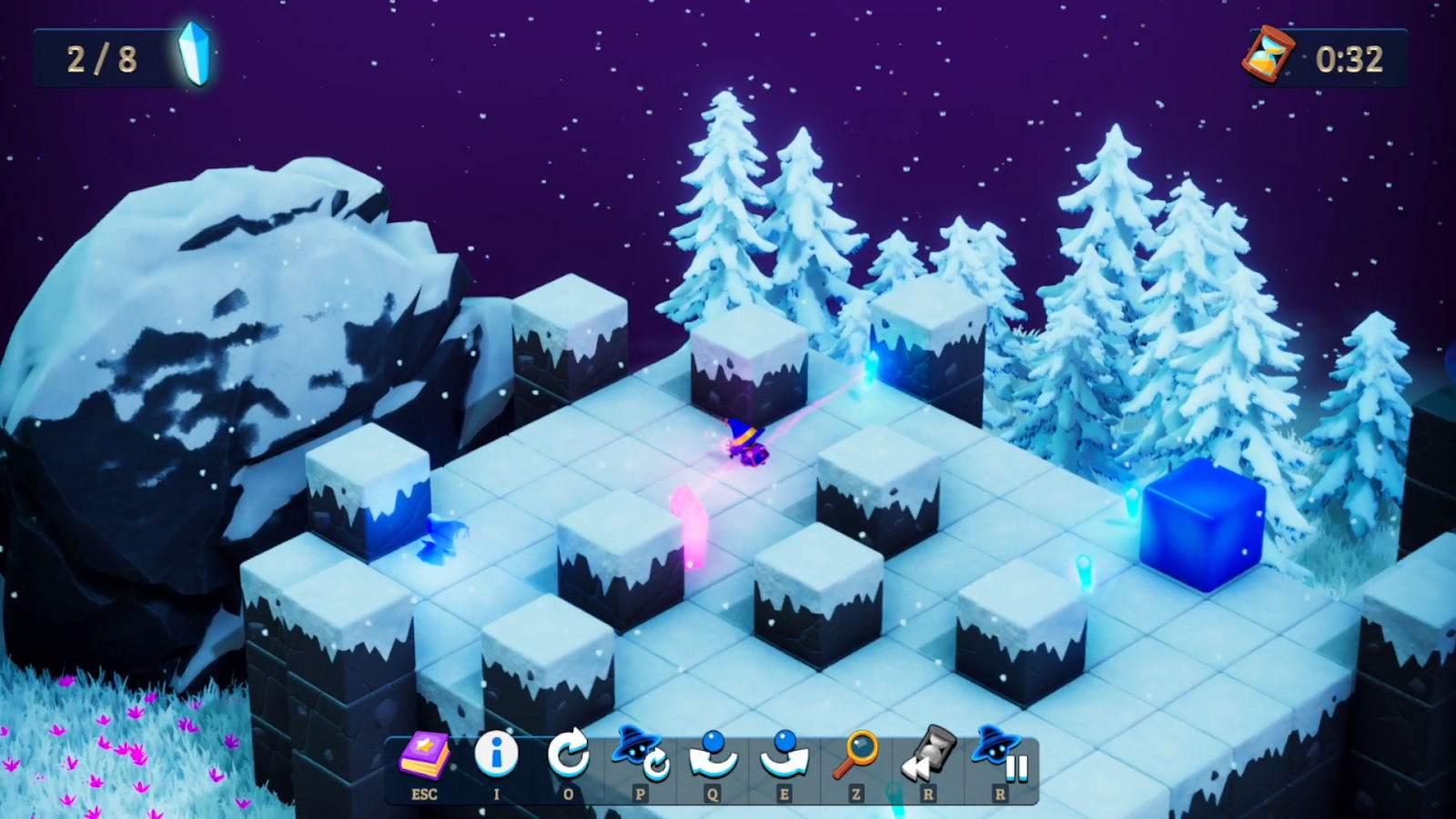Open the purple spellbook menu
Viewport: 1456px width, 819px height.
click(424, 757)
